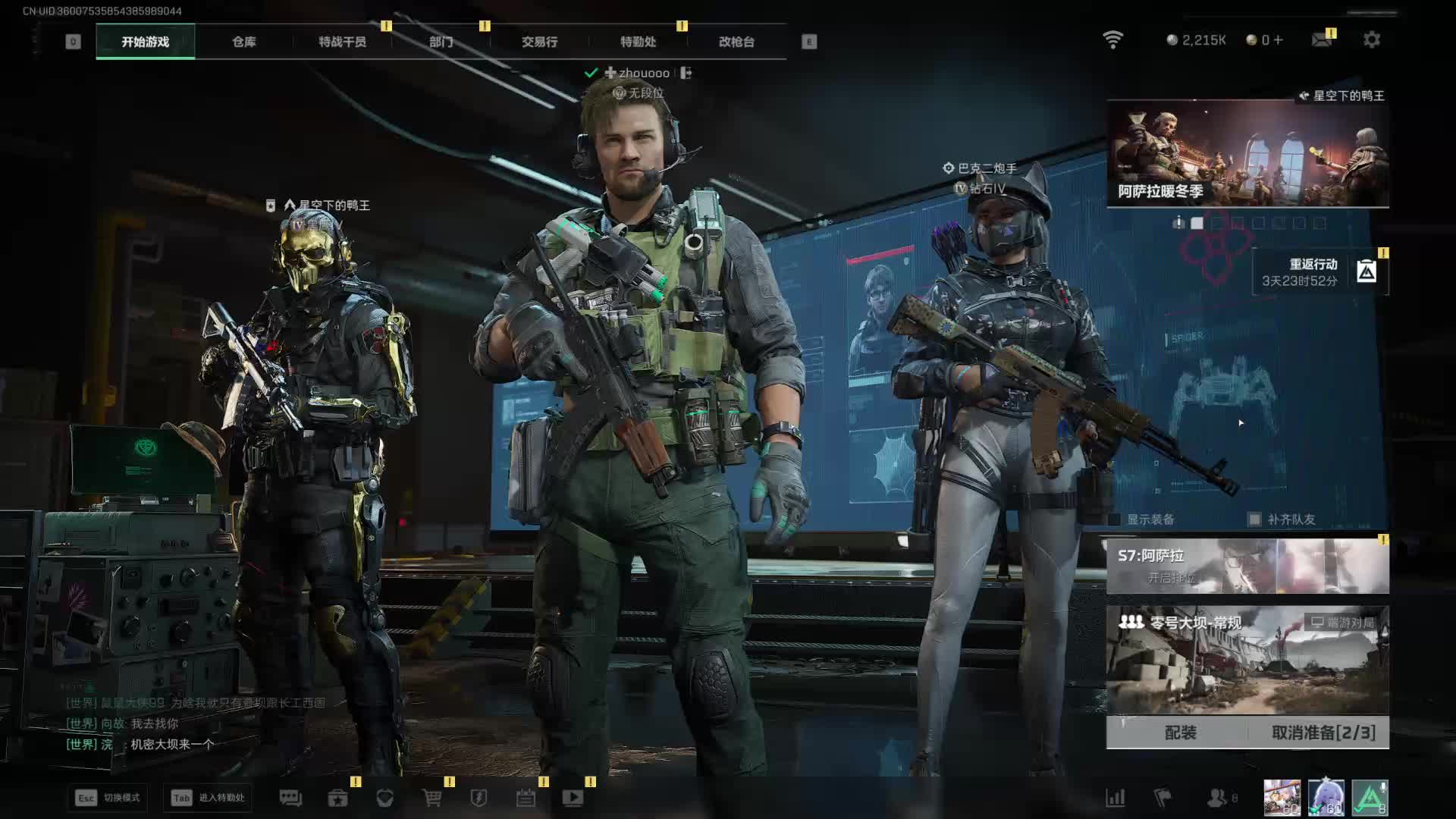The height and width of the screenshot is (819, 1456).
Task: Open the chat bubble icon
Action: pyautogui.click(x=290, y=798)
